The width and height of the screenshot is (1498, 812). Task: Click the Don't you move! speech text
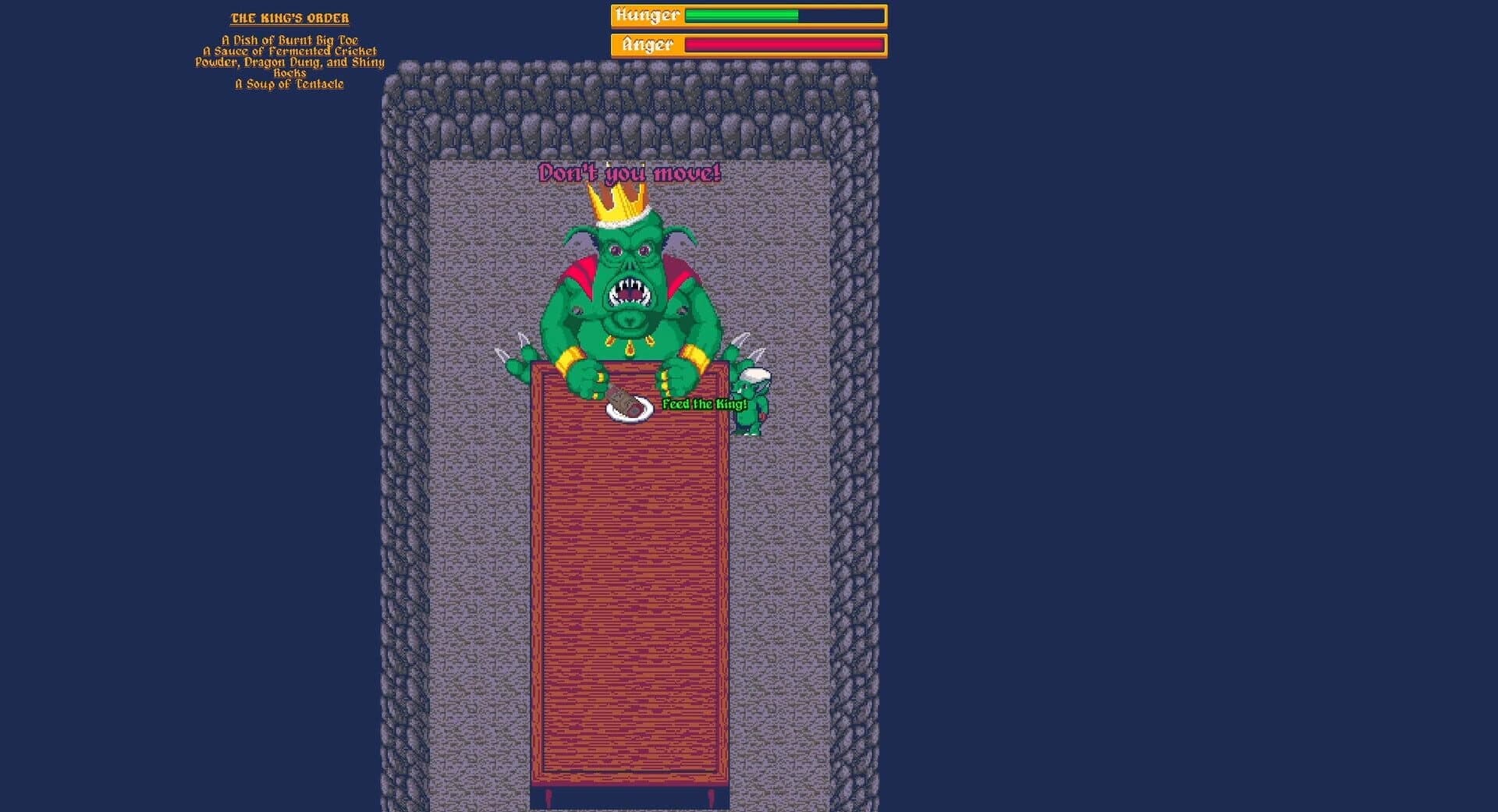point(629,172)
